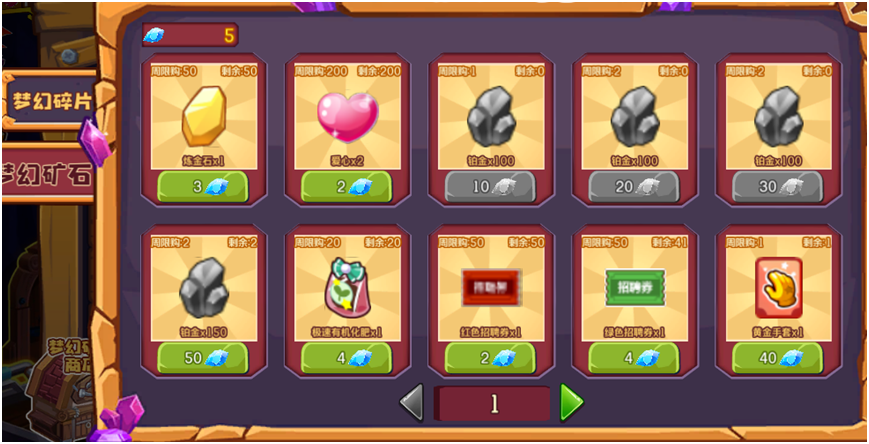This screenshot has height=444, width=869.
Task: Go to the previous shop page
Action: click(411, 403)
